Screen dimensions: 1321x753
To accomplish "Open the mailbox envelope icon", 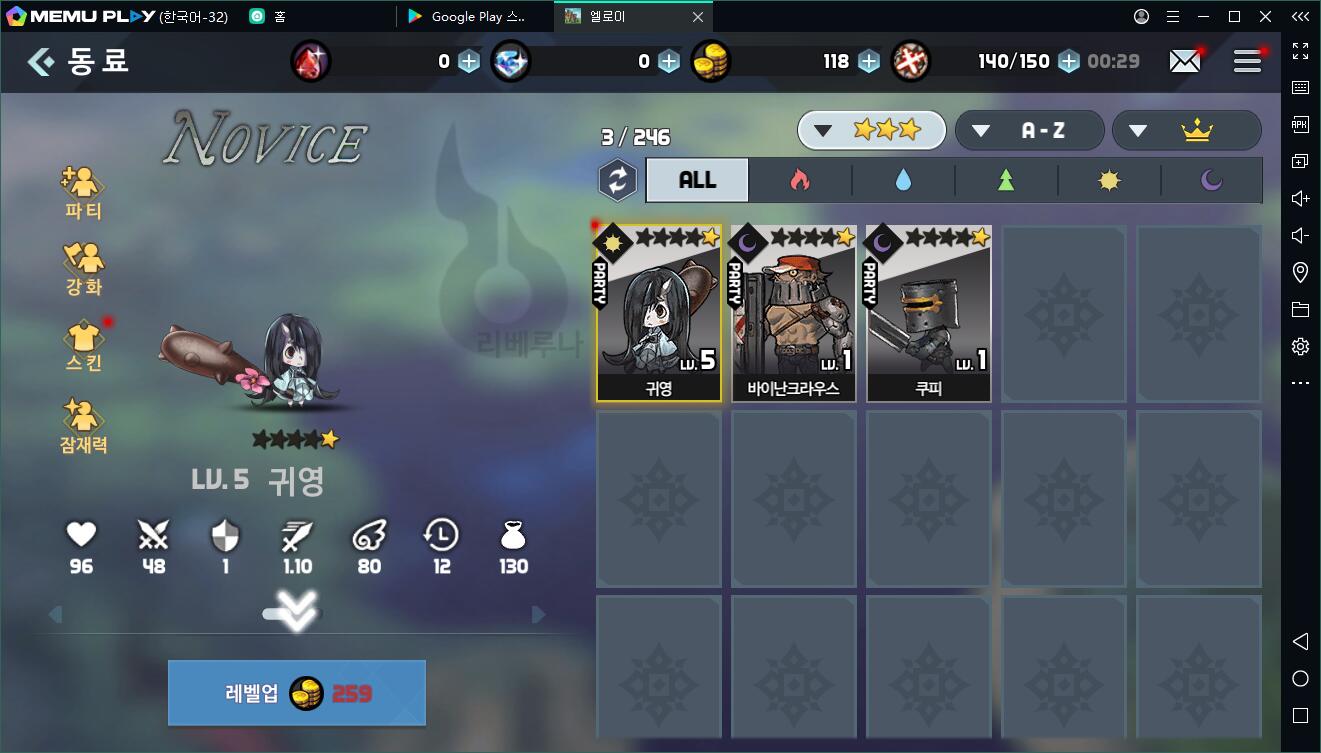I will click(1185, 61).
